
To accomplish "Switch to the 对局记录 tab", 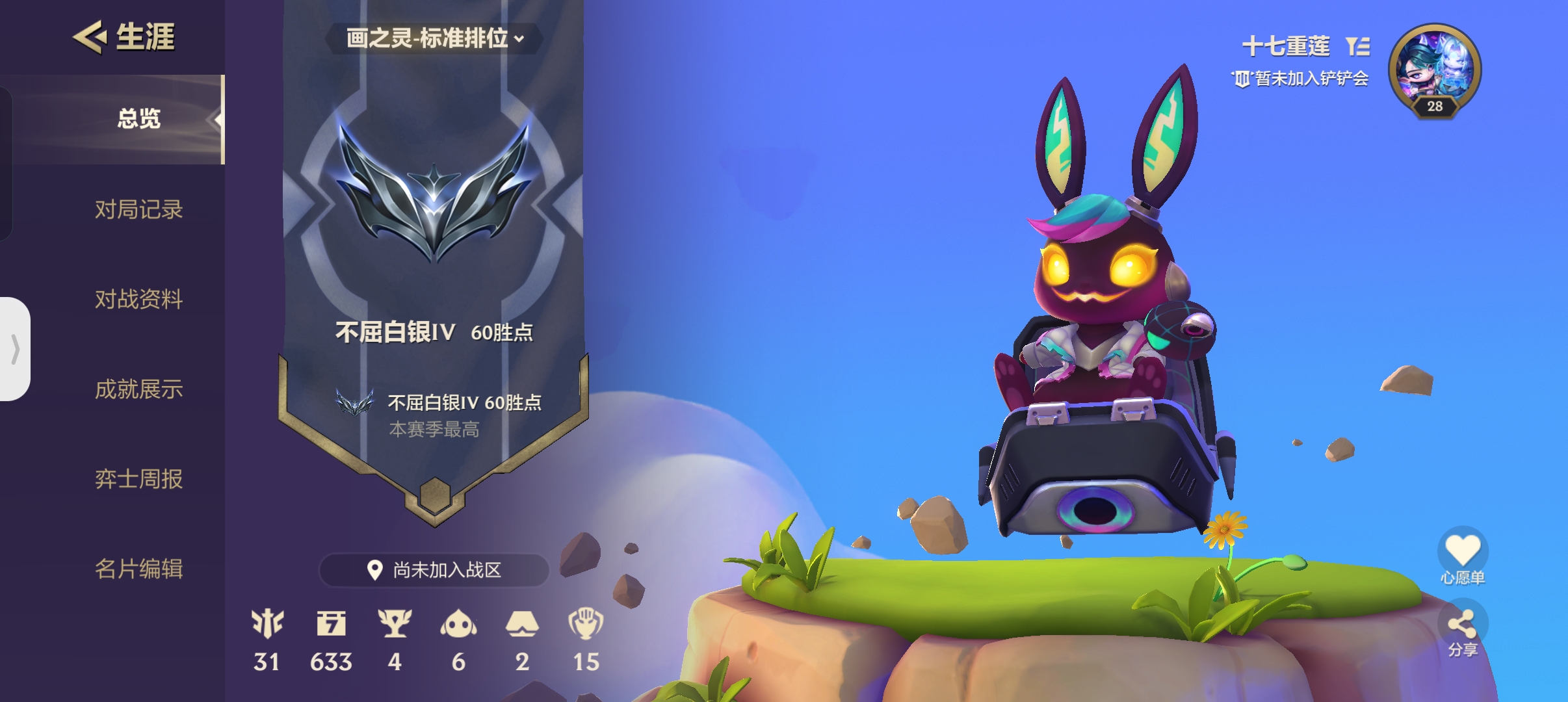I will pos(138,209).
